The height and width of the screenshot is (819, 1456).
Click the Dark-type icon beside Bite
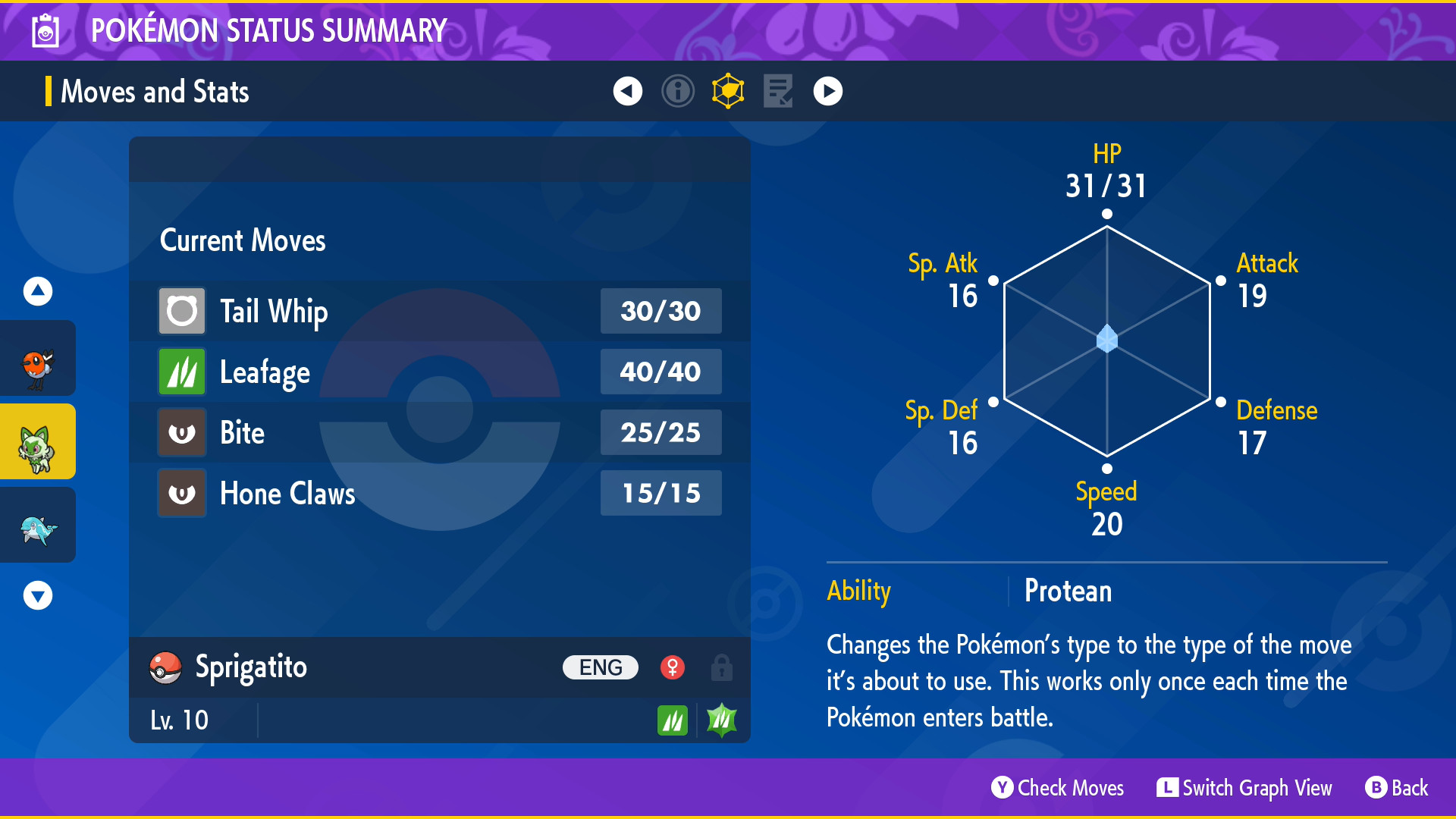click(181, 432)
